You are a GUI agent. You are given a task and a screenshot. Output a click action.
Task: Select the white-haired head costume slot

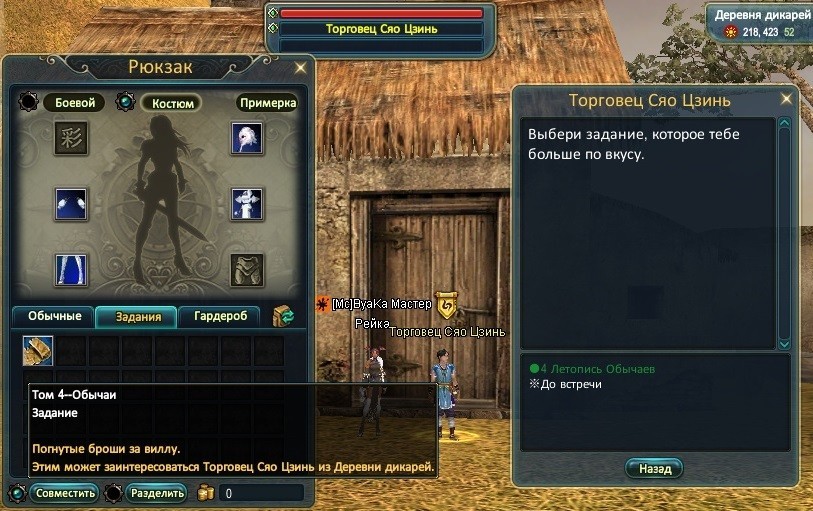tap(247, 138)
